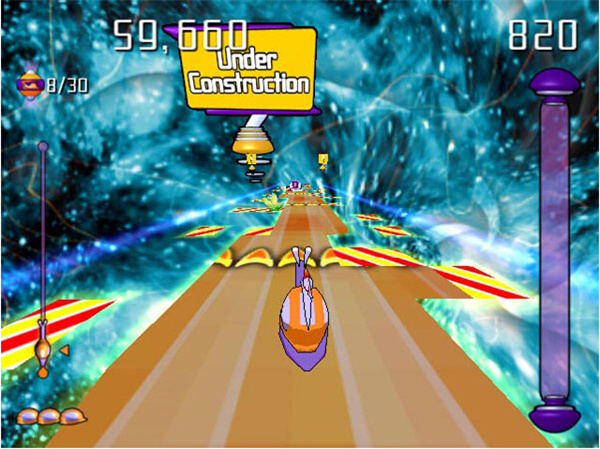Click the collectible counter icon beside 8/30
Image resolution: width=600 pixels, height=449 pixels.
click(29, 84)
